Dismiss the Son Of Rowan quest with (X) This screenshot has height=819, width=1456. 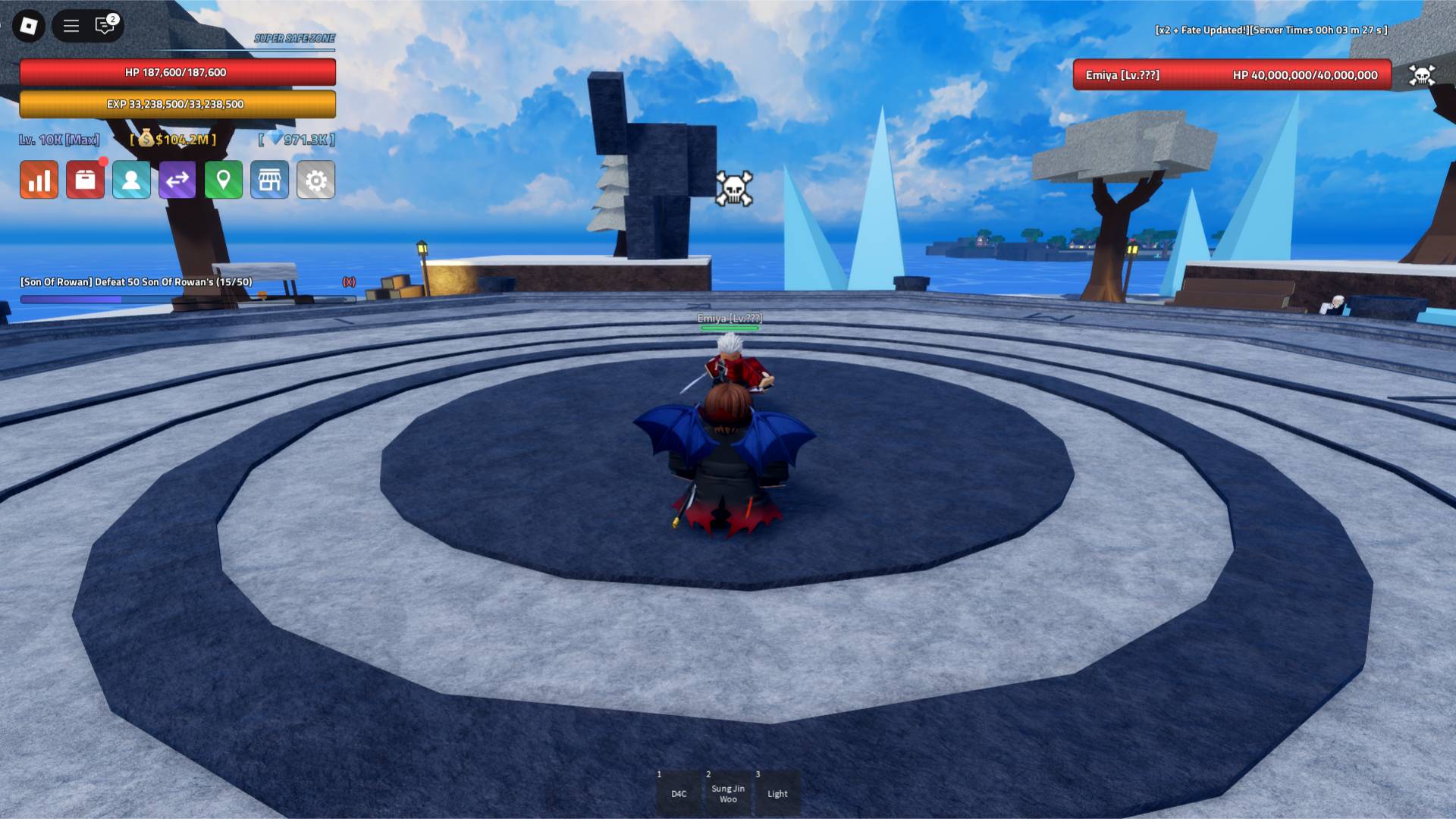click(349, 281)
